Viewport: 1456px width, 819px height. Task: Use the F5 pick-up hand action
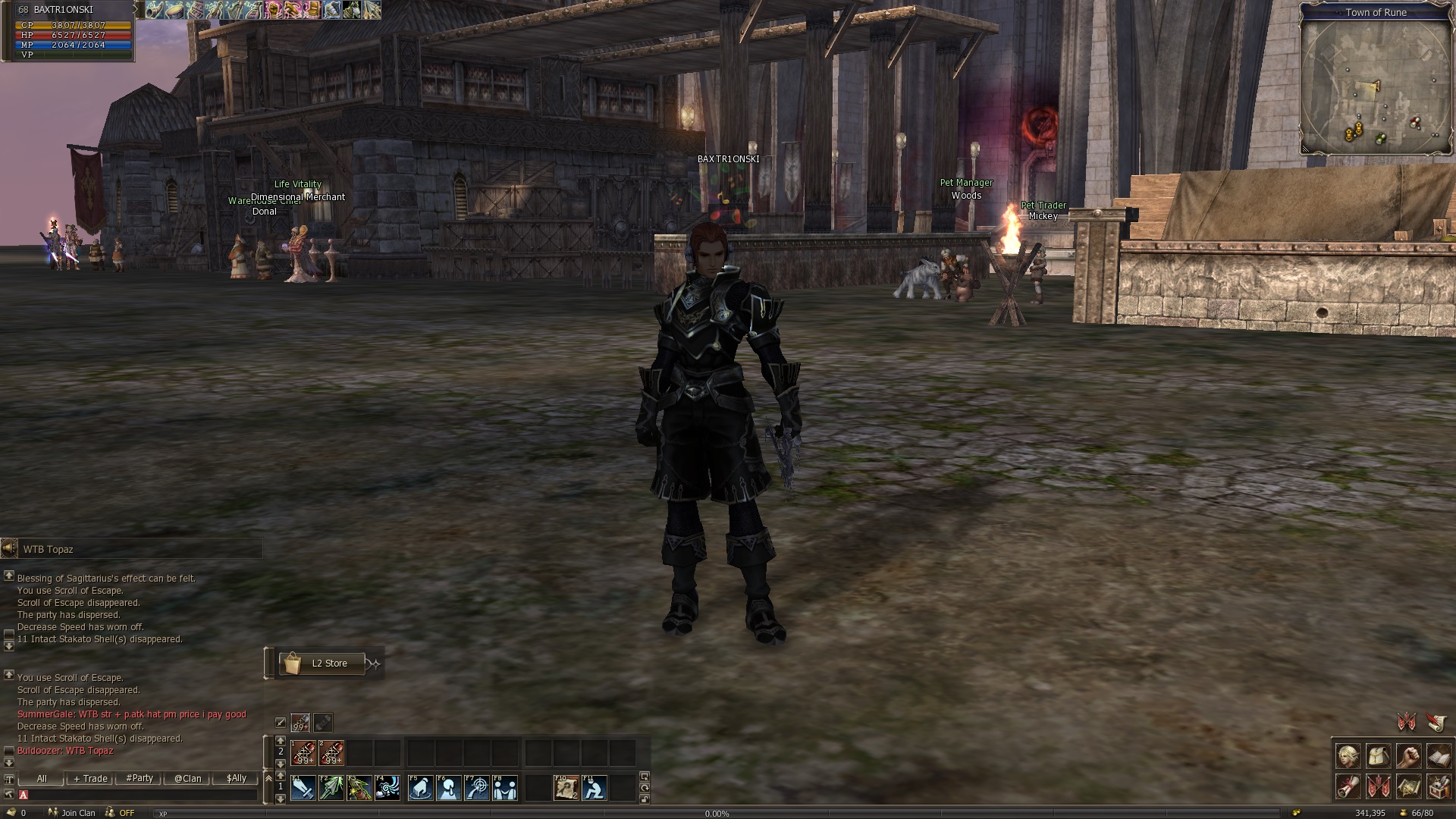[x=421, y=788]
